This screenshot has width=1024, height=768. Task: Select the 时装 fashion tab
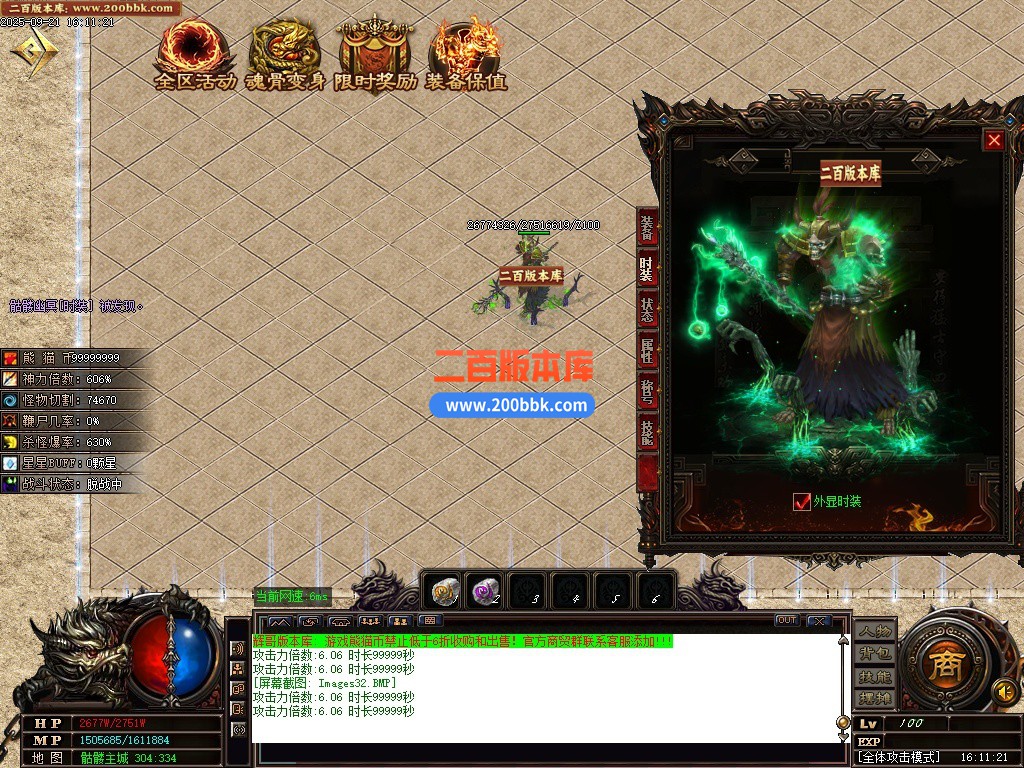click(647, 268)
